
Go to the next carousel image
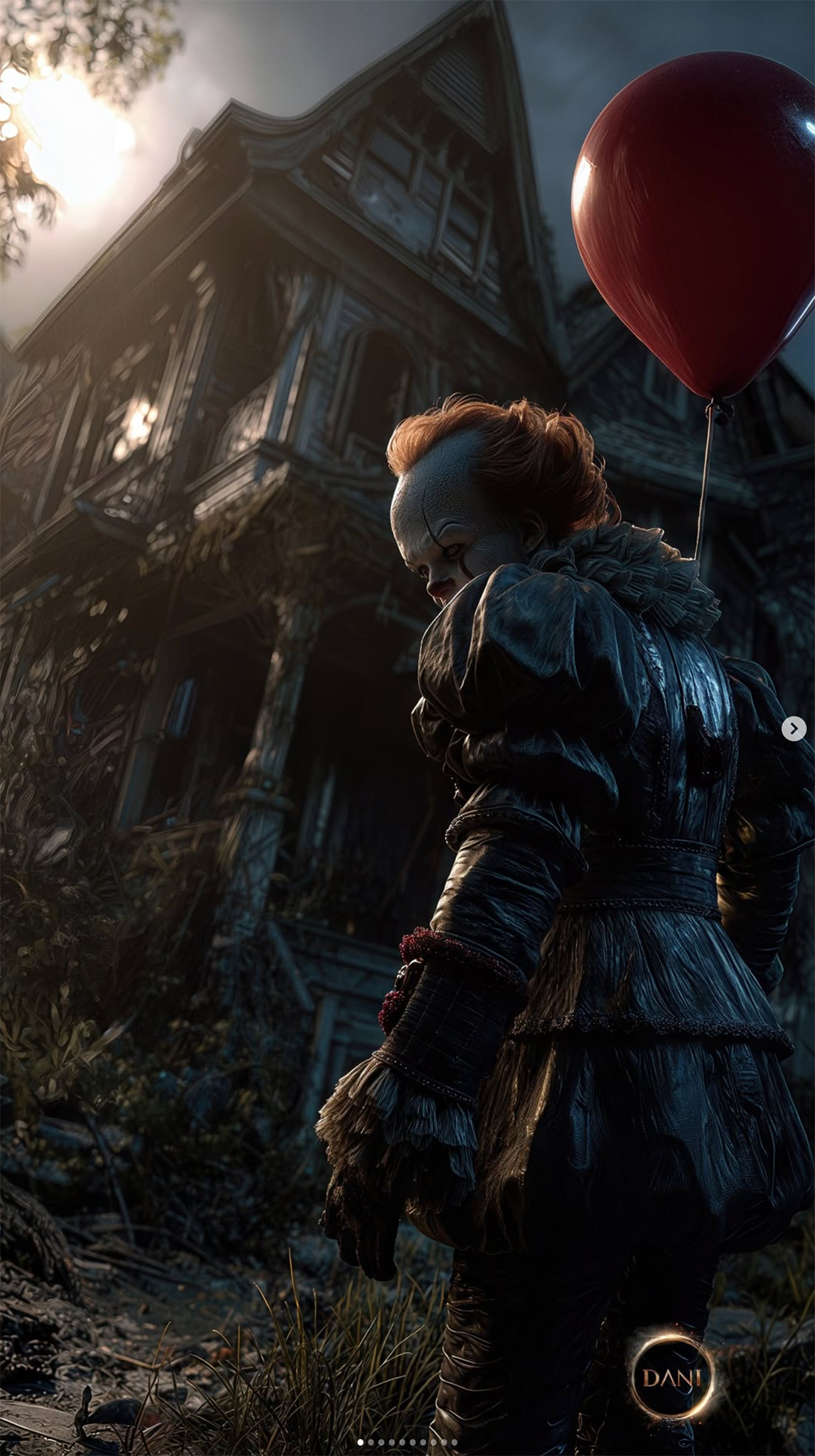click(x=793, y=729)
